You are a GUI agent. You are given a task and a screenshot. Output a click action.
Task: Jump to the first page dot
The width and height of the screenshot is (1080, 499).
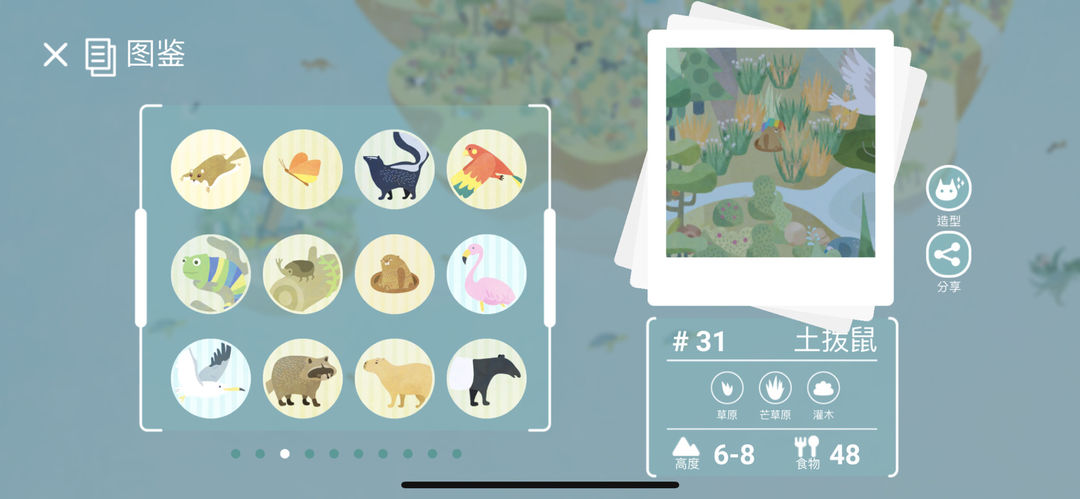pos(236,454)
